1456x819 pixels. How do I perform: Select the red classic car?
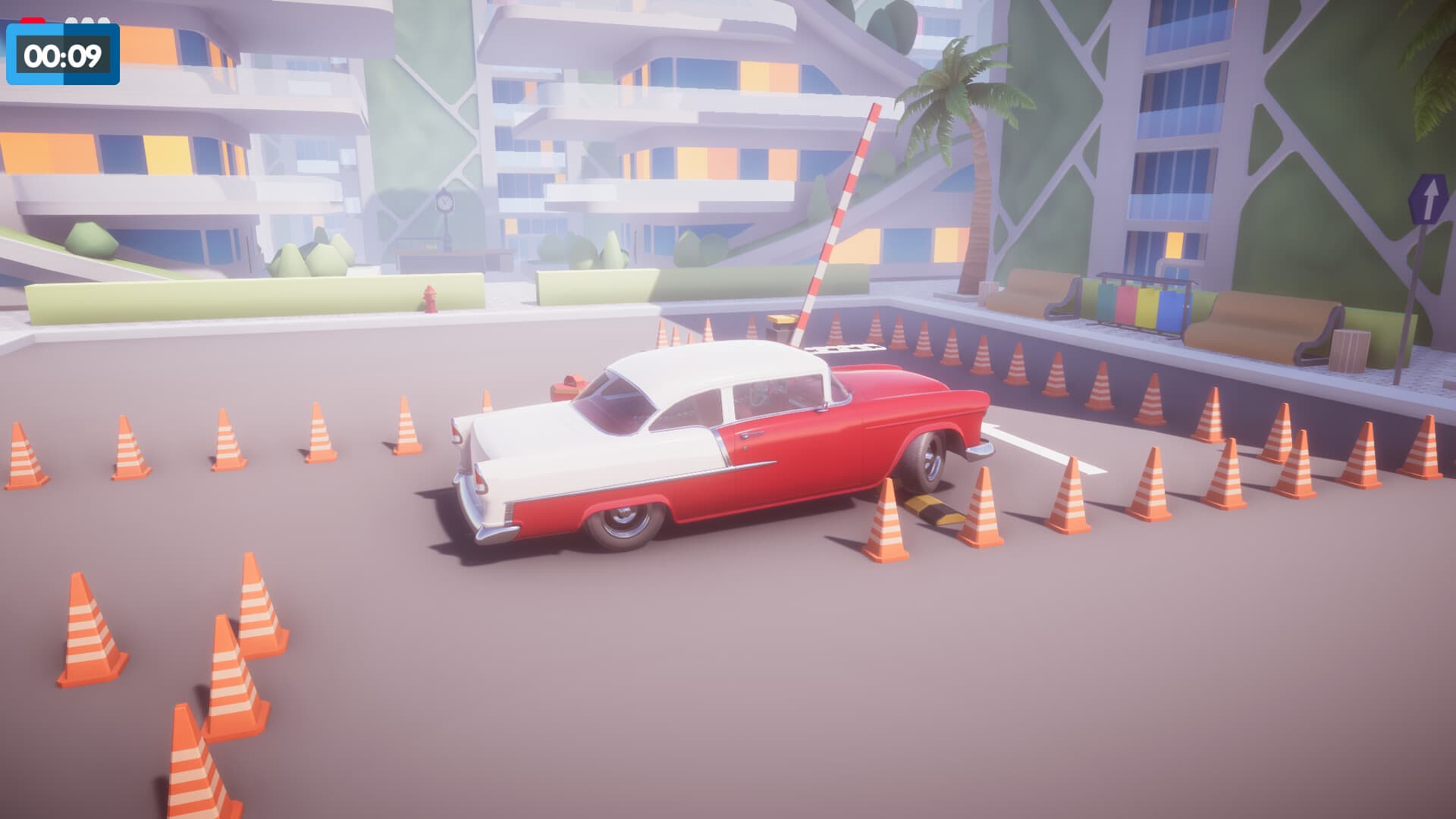coord(720,447)
